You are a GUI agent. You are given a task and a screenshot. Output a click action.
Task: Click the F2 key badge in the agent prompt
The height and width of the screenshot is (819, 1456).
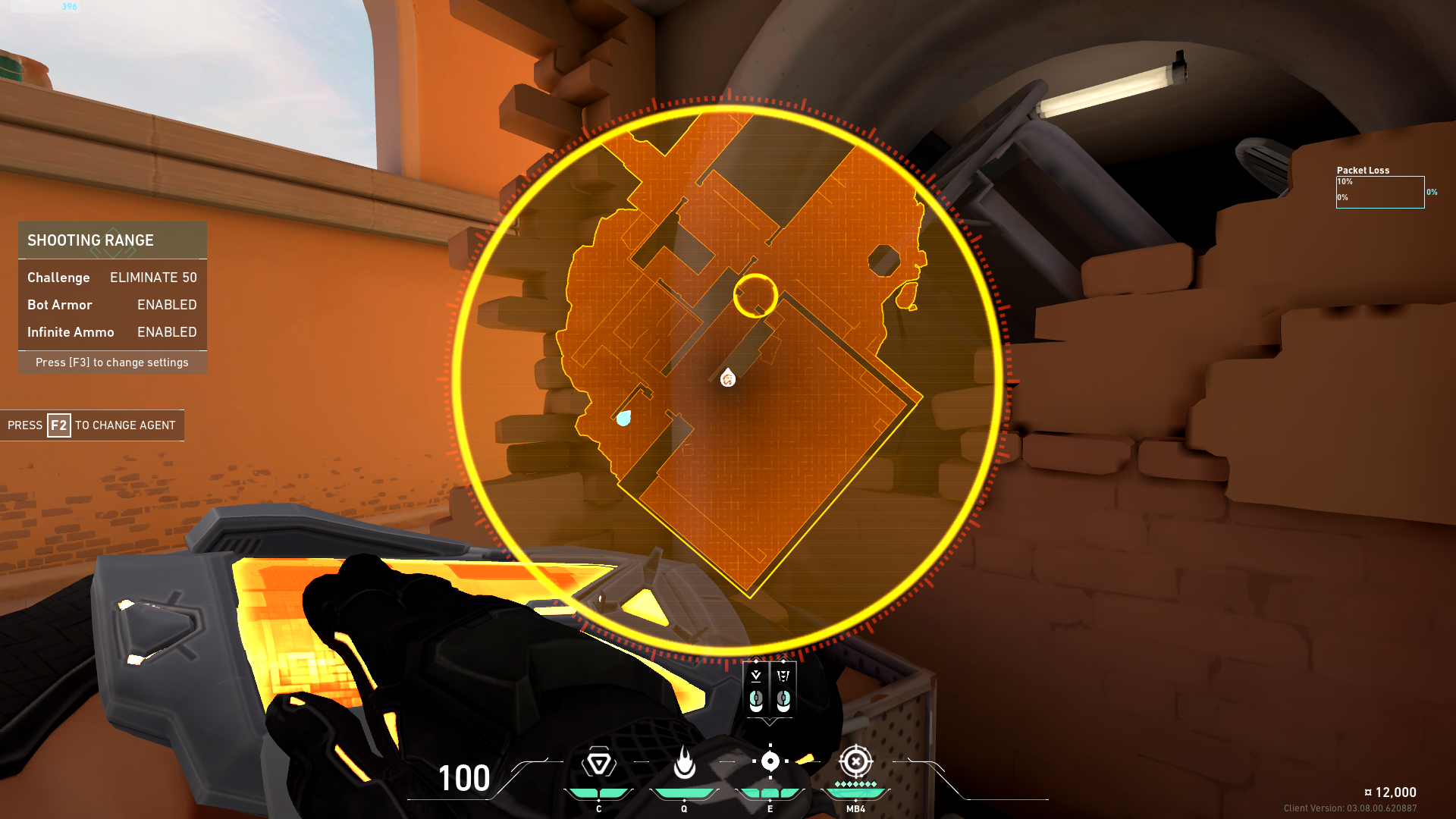(58, 425)
